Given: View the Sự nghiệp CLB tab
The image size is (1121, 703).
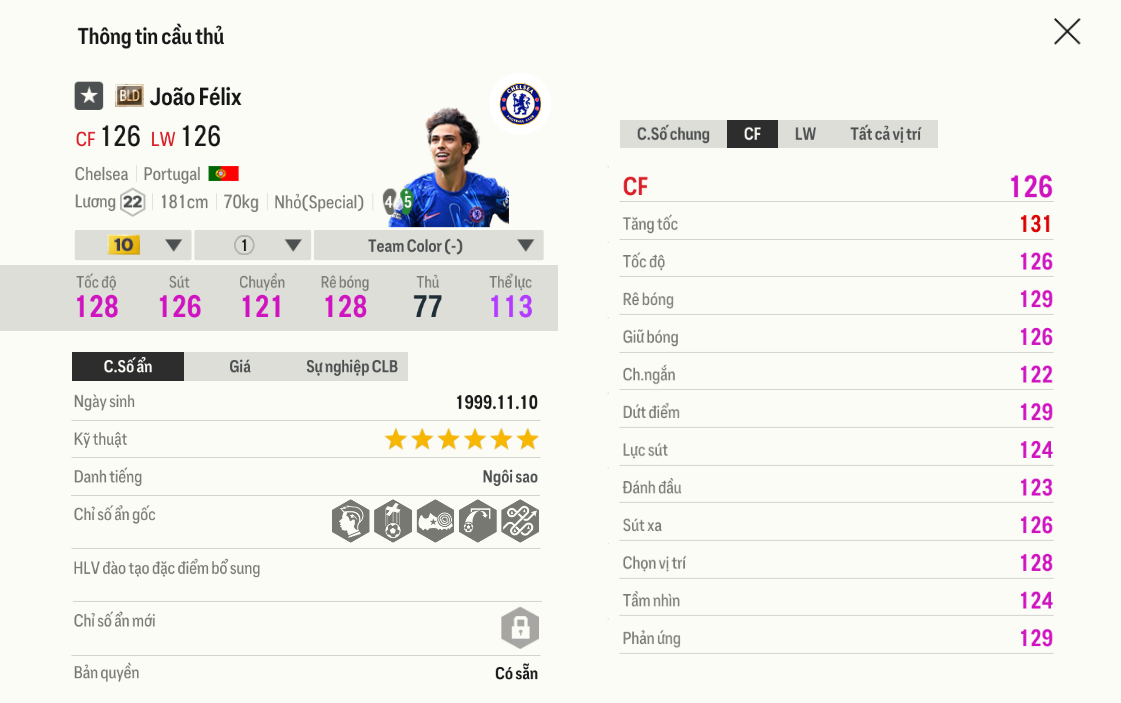Looking at the screenshot, I should [x=351, y=367].
